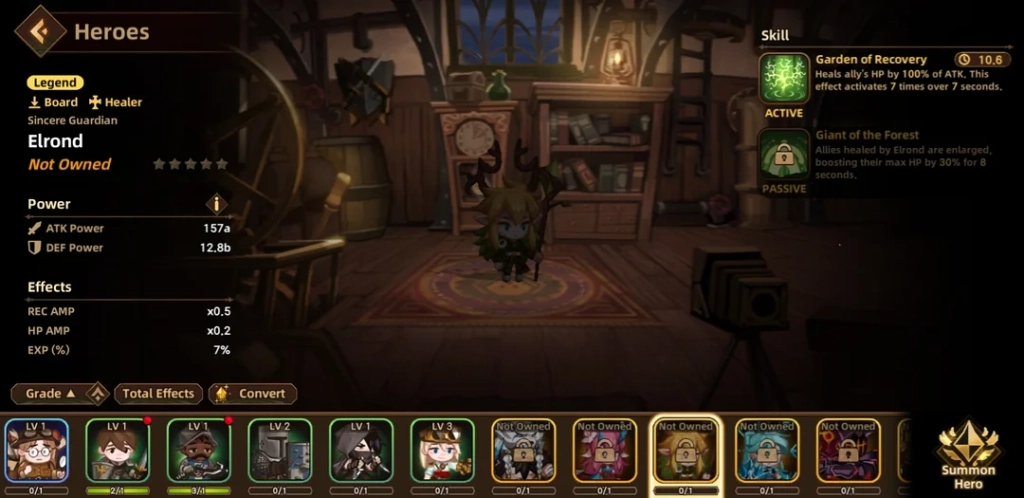This screenshot has height=498, width=1024.
Task: Select the LV 3 blonde hero portrait
Action: (442, 450)
